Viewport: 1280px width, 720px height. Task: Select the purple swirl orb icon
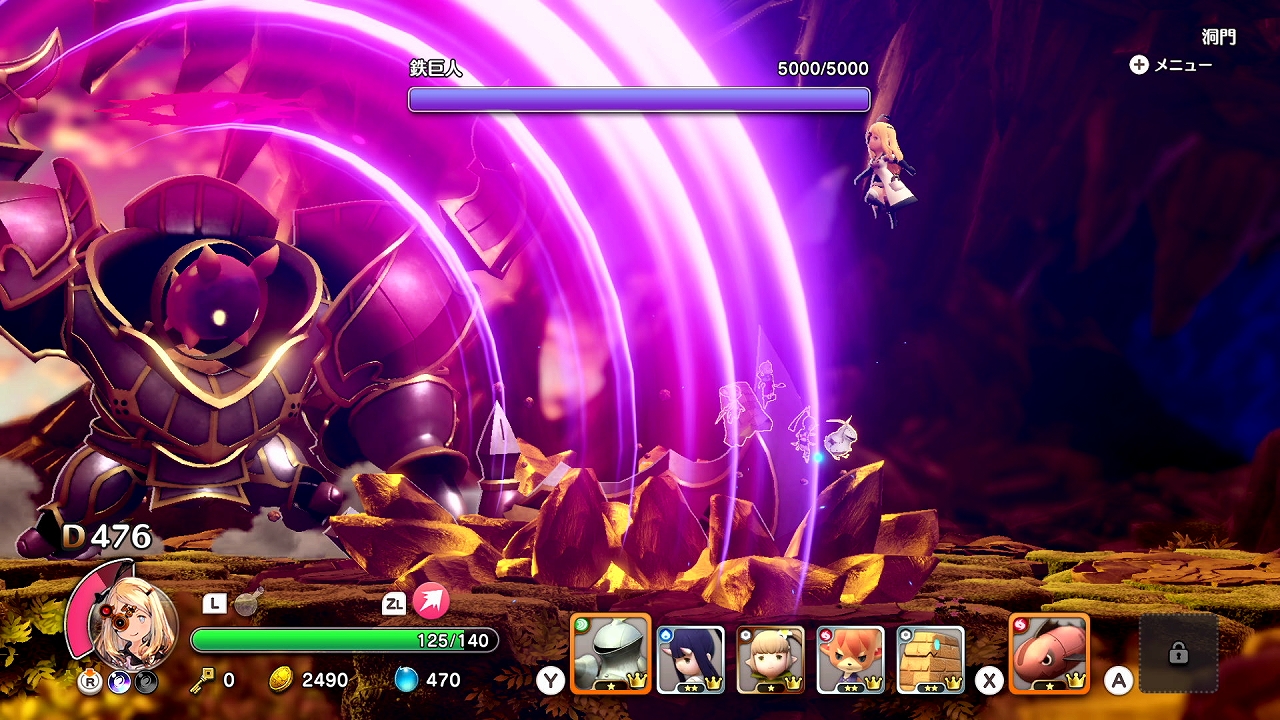pyautogui.click(x=120, y=682)
